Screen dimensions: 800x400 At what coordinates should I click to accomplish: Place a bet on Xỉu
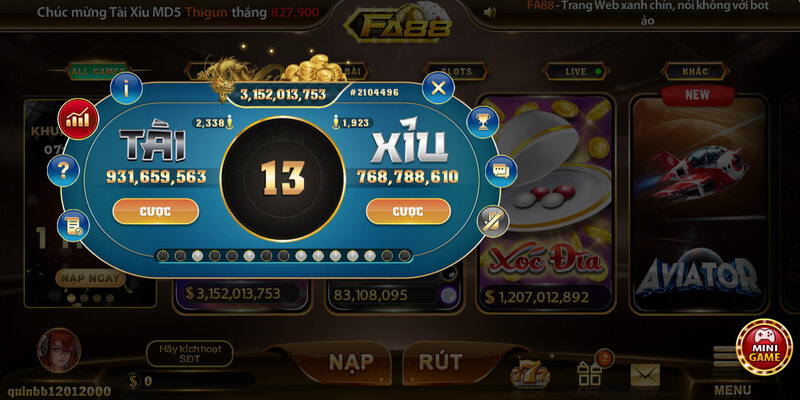pyautogui.click(x=408, y=211)
